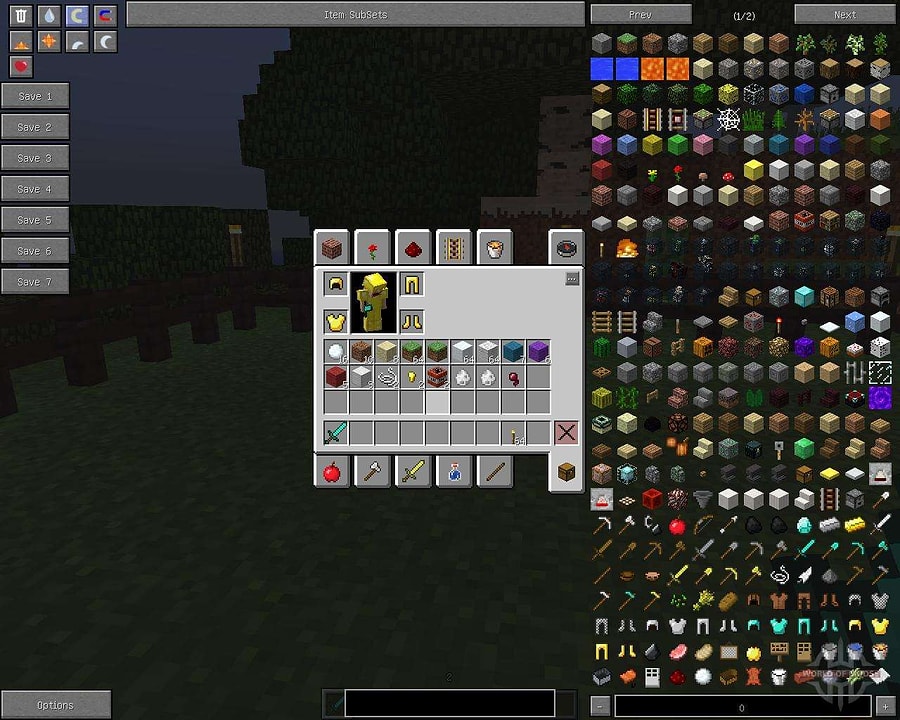This screenshot has width=900, height=720.
Task: Select the diamond sword hotbar slot
Action: [335, 433]
